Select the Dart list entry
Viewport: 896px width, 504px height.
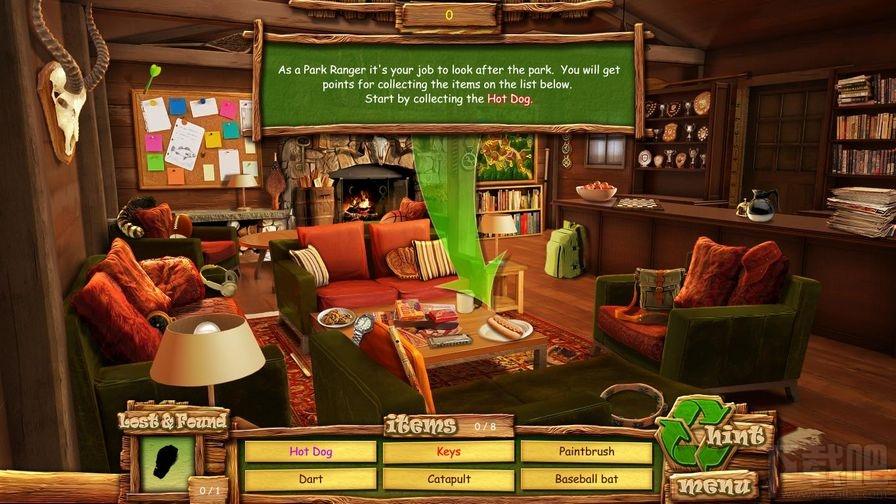(310, 479)
